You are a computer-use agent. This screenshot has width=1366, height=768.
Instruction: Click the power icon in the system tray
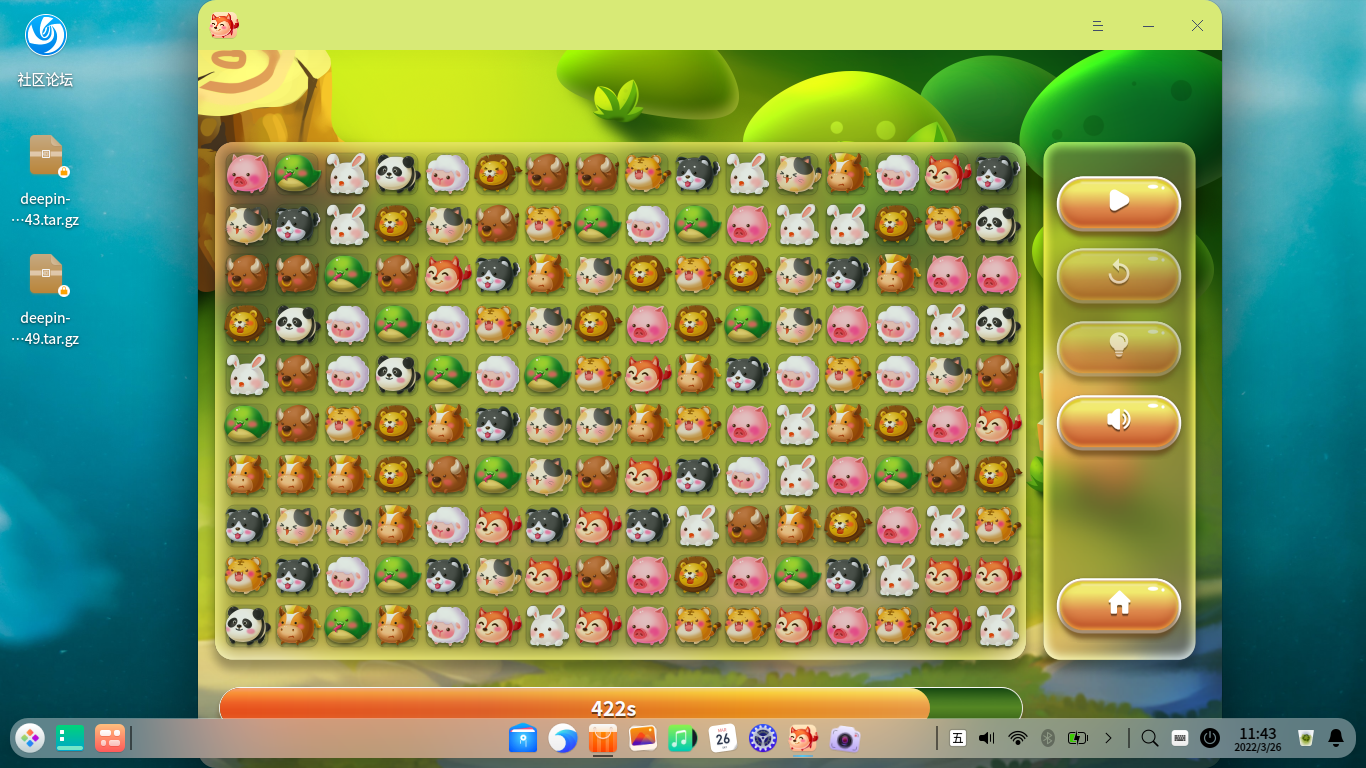click(x=1210, y=739)
